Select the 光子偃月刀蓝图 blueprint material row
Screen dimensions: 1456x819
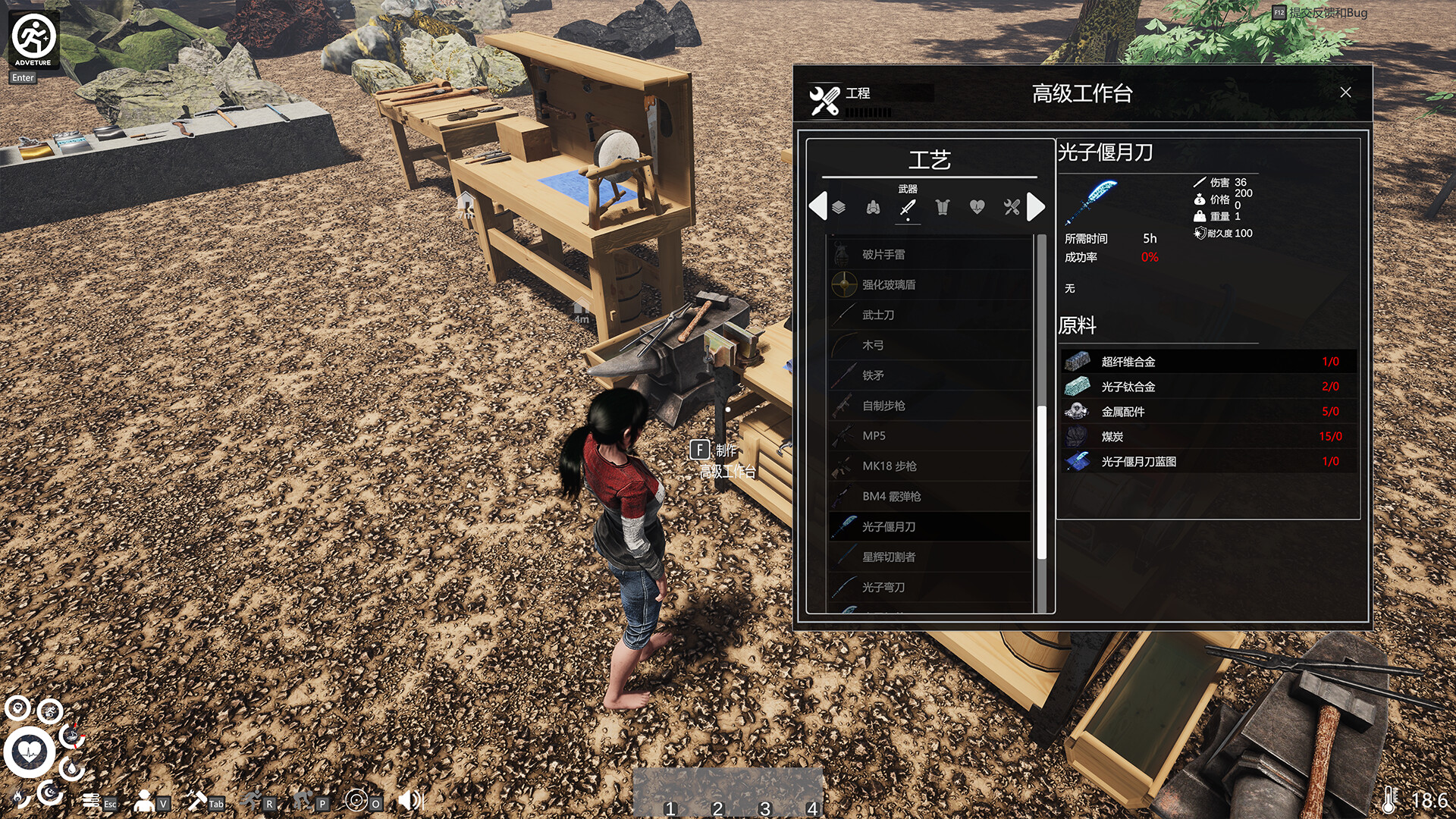click(1207, 461)
